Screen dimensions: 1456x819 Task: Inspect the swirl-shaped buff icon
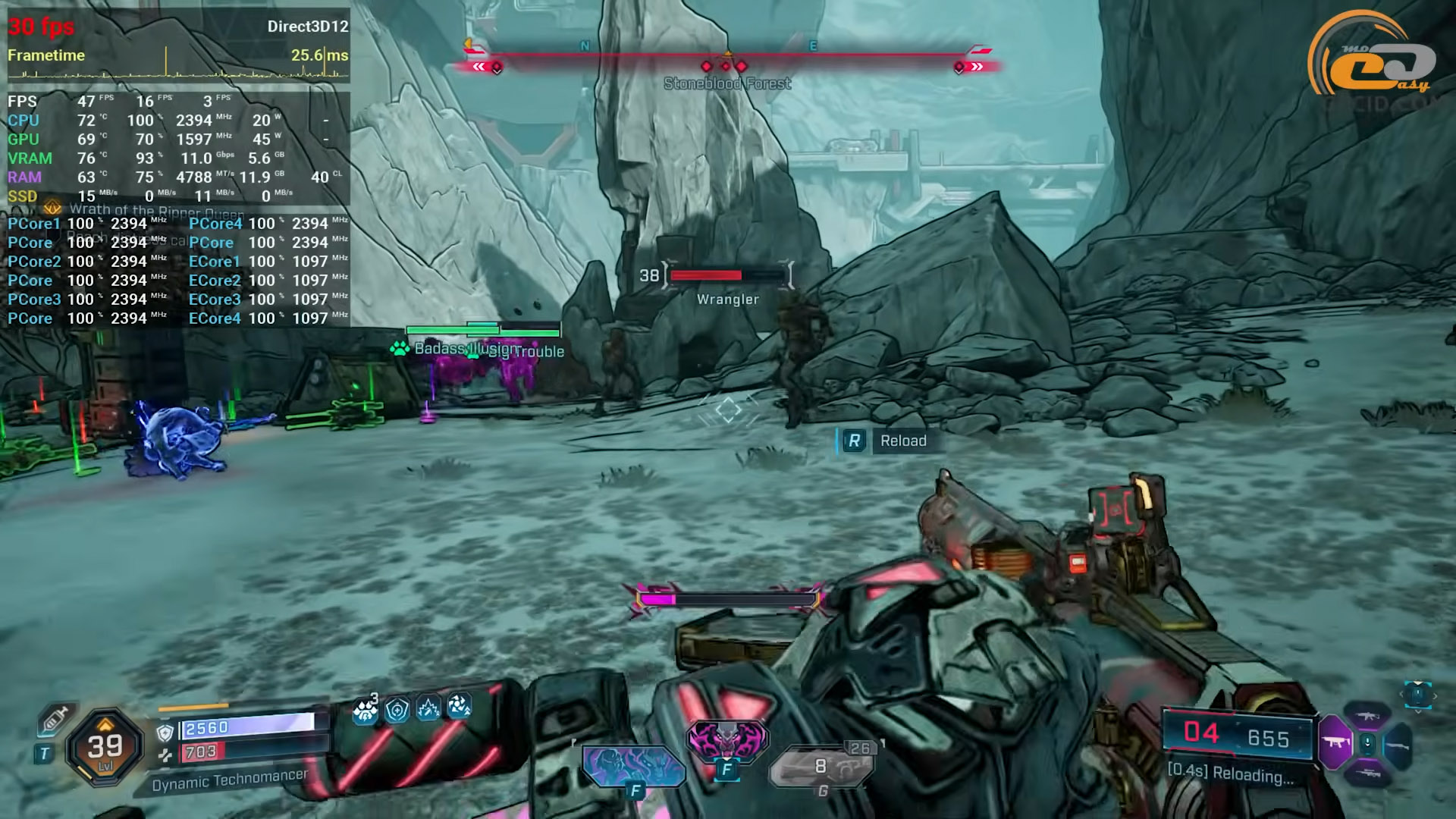tap(459, 707)
